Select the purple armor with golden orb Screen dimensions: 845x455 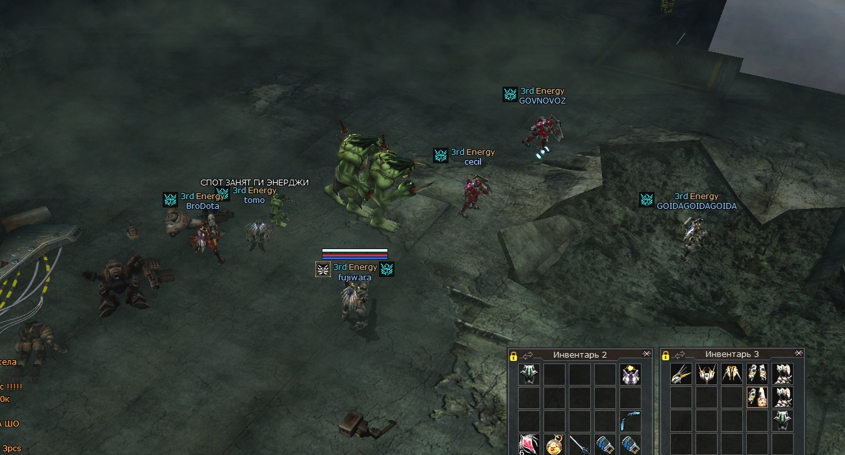[x=630, y=375]
